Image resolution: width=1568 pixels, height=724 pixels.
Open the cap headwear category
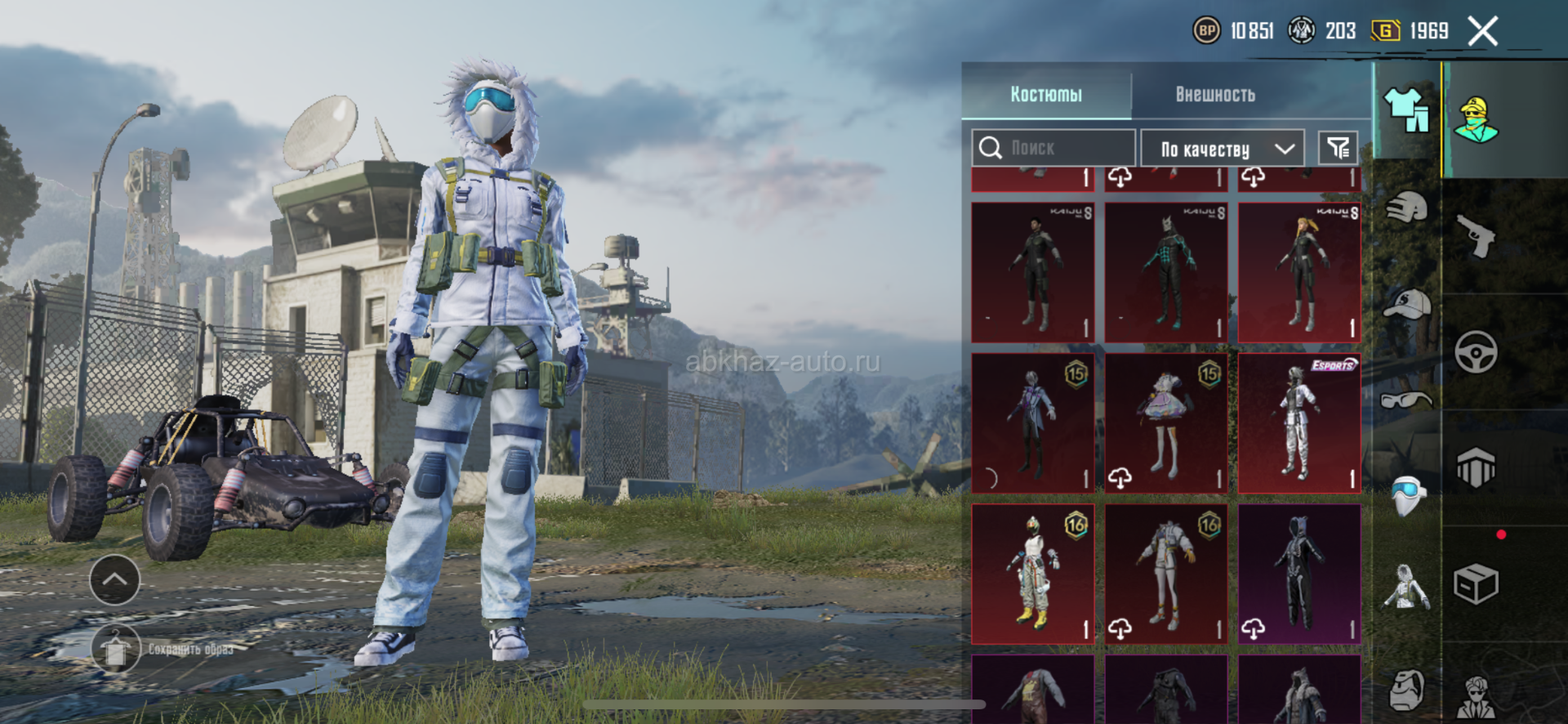(x=1406, y=304)
